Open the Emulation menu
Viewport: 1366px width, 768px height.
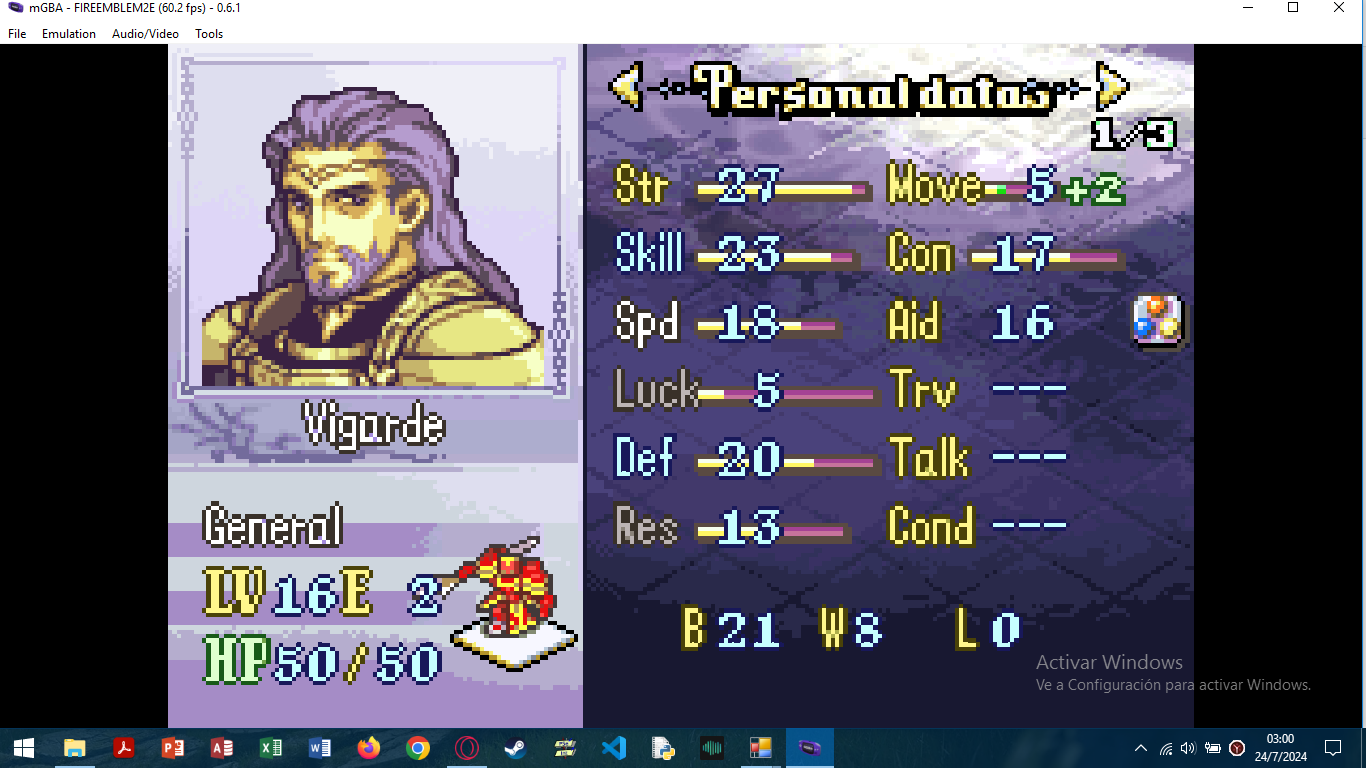(69, 34)
